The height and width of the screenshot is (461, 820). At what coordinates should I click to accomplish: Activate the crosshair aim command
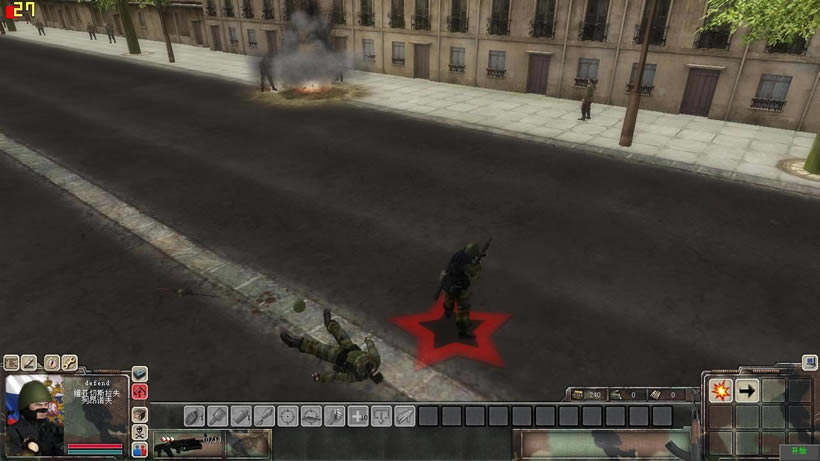pos(288,416)
